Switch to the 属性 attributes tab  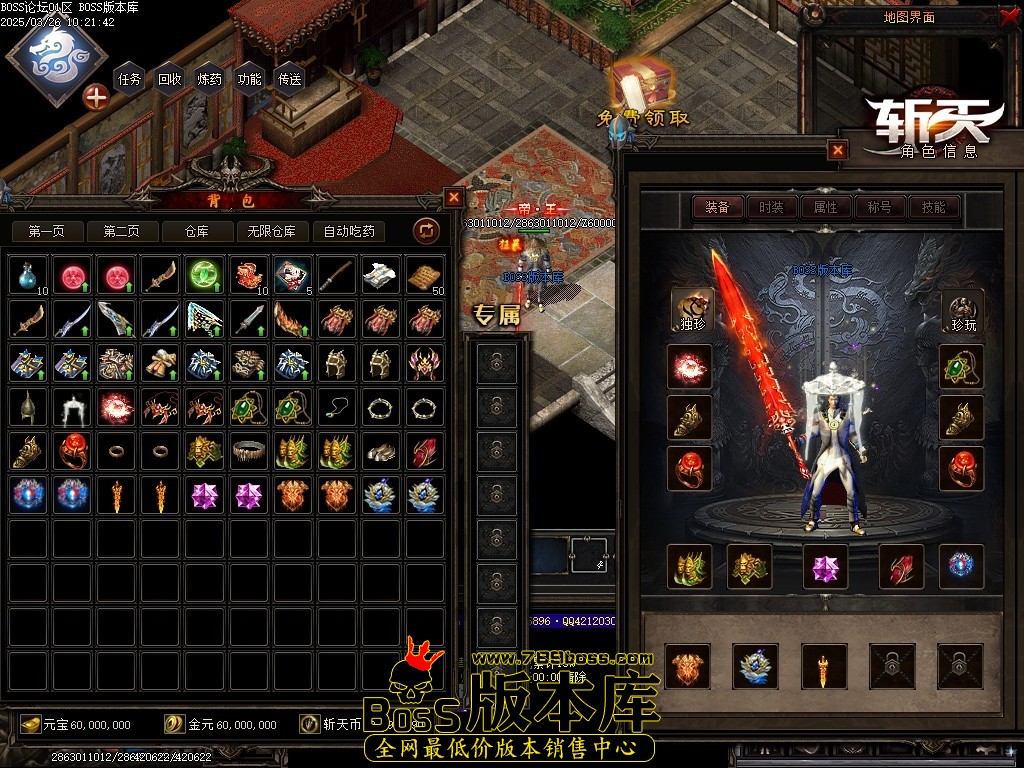[x=825, y=207]
